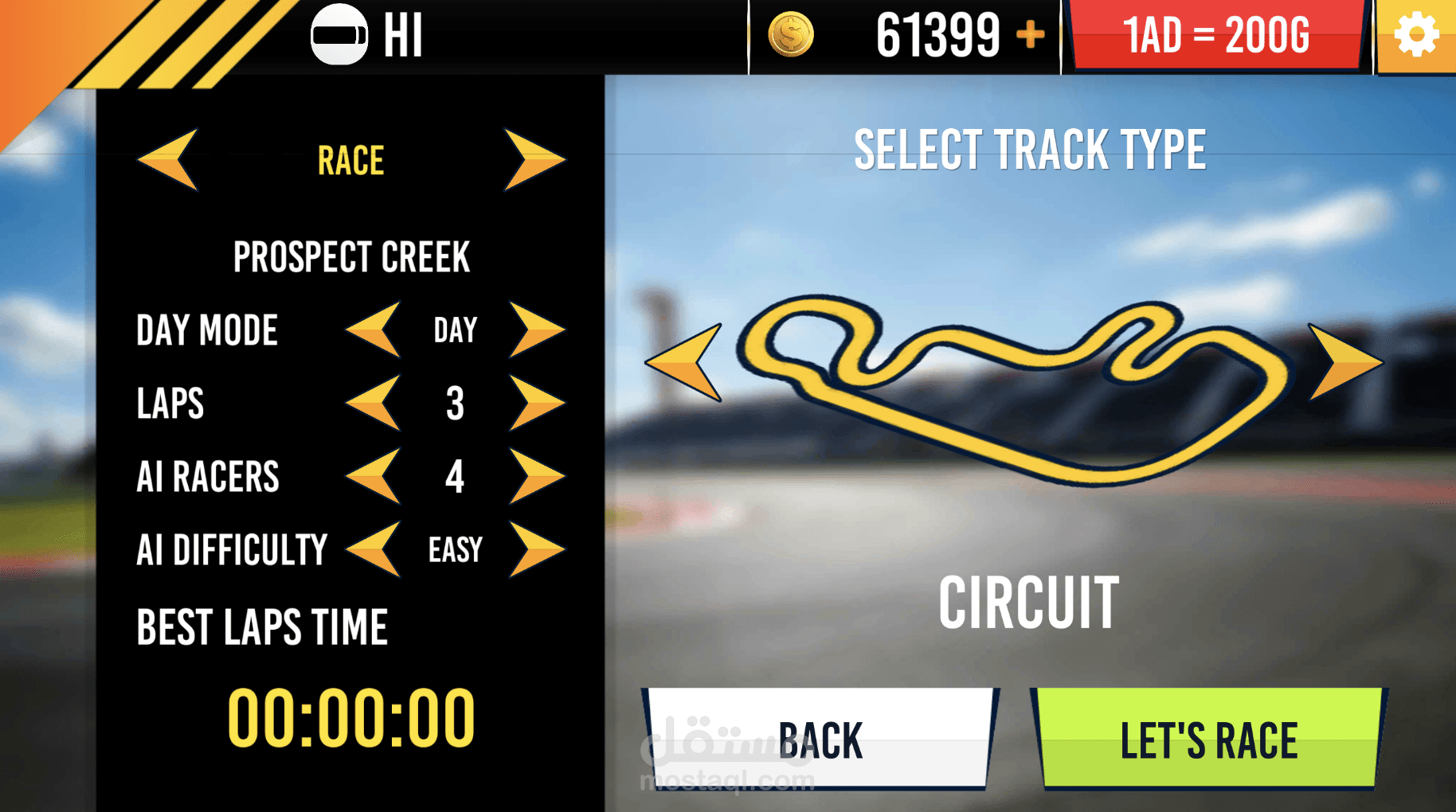Open settings via the gear icon
Viewport: 1456px width, 812px height.
1416,36
